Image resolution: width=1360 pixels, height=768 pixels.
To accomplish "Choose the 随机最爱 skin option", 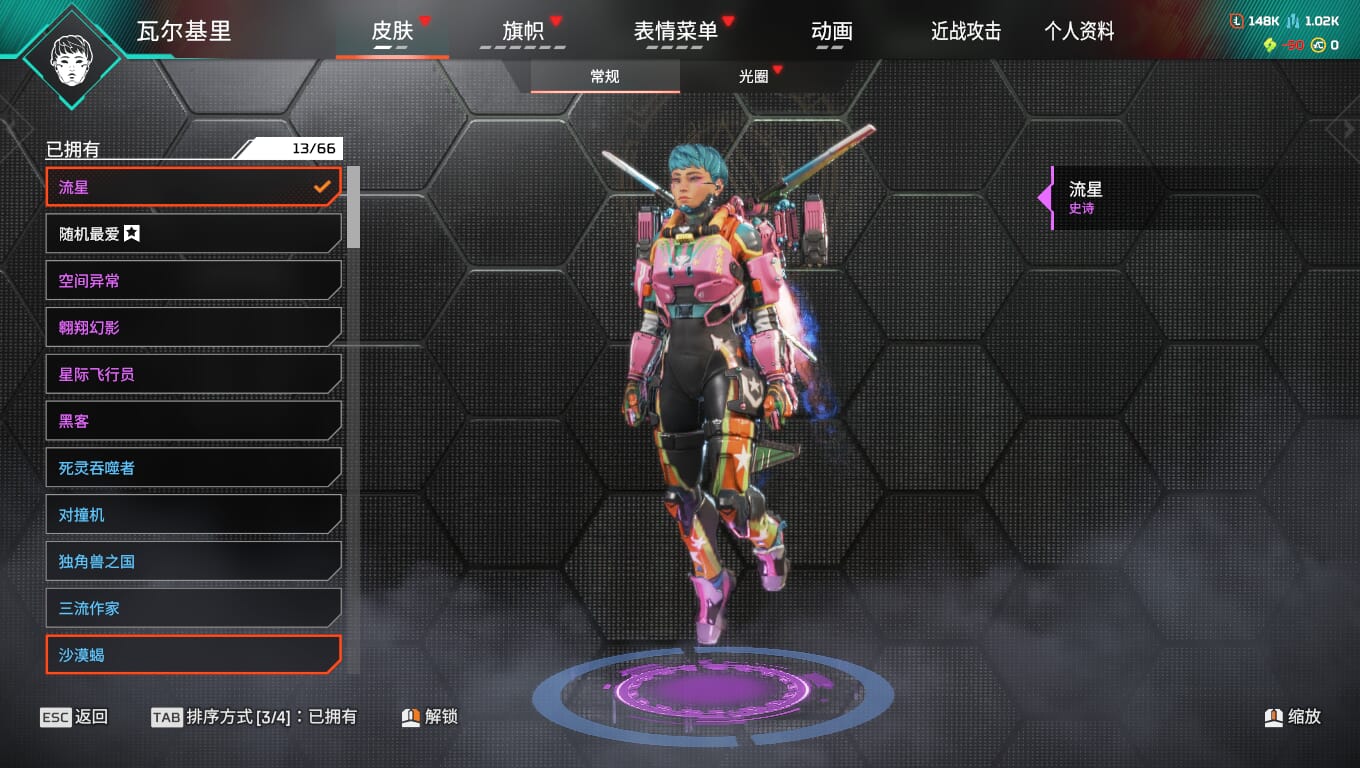I will tap(193, 234).
